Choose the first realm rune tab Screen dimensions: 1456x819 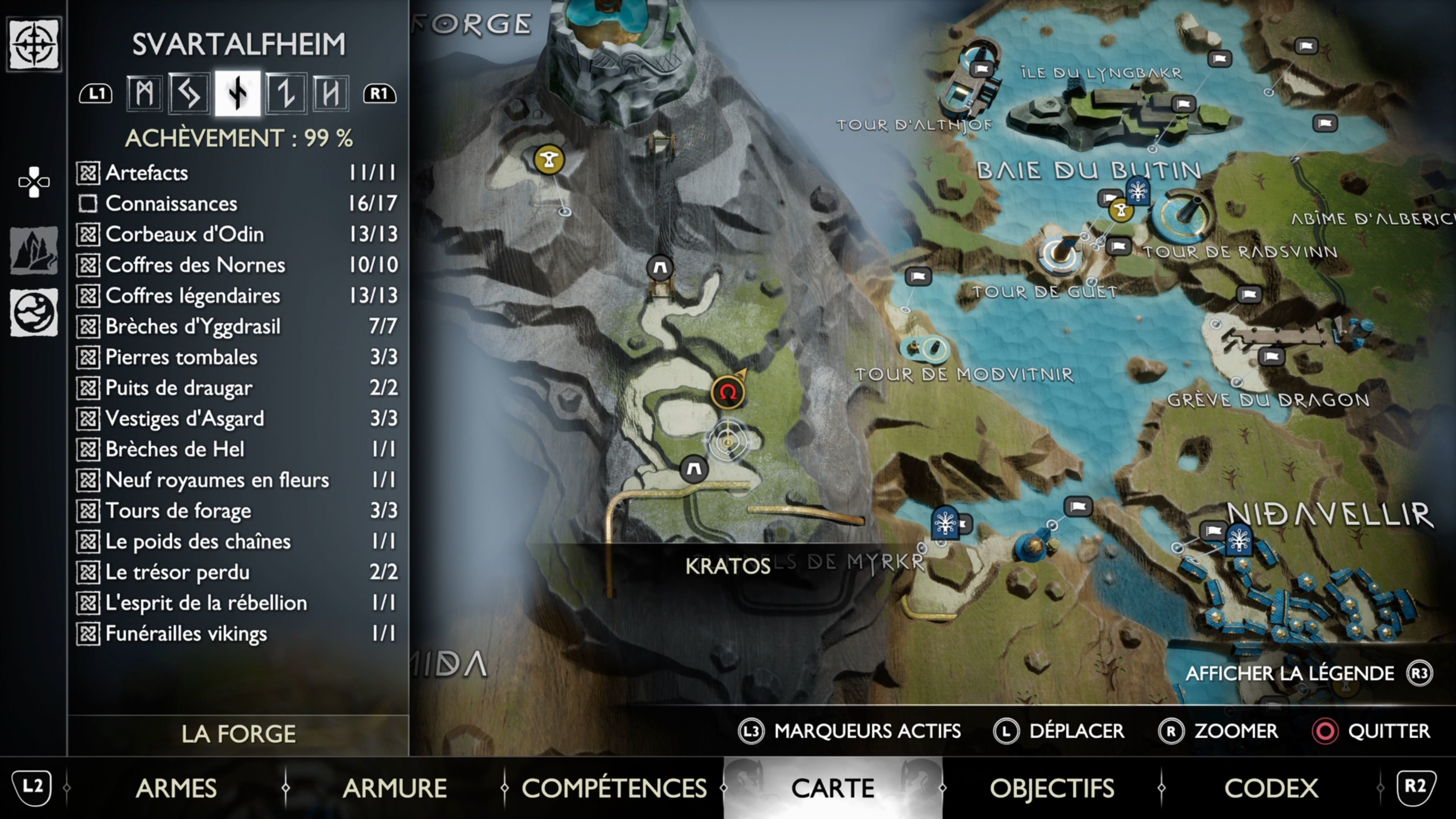(x=144, y=93)
